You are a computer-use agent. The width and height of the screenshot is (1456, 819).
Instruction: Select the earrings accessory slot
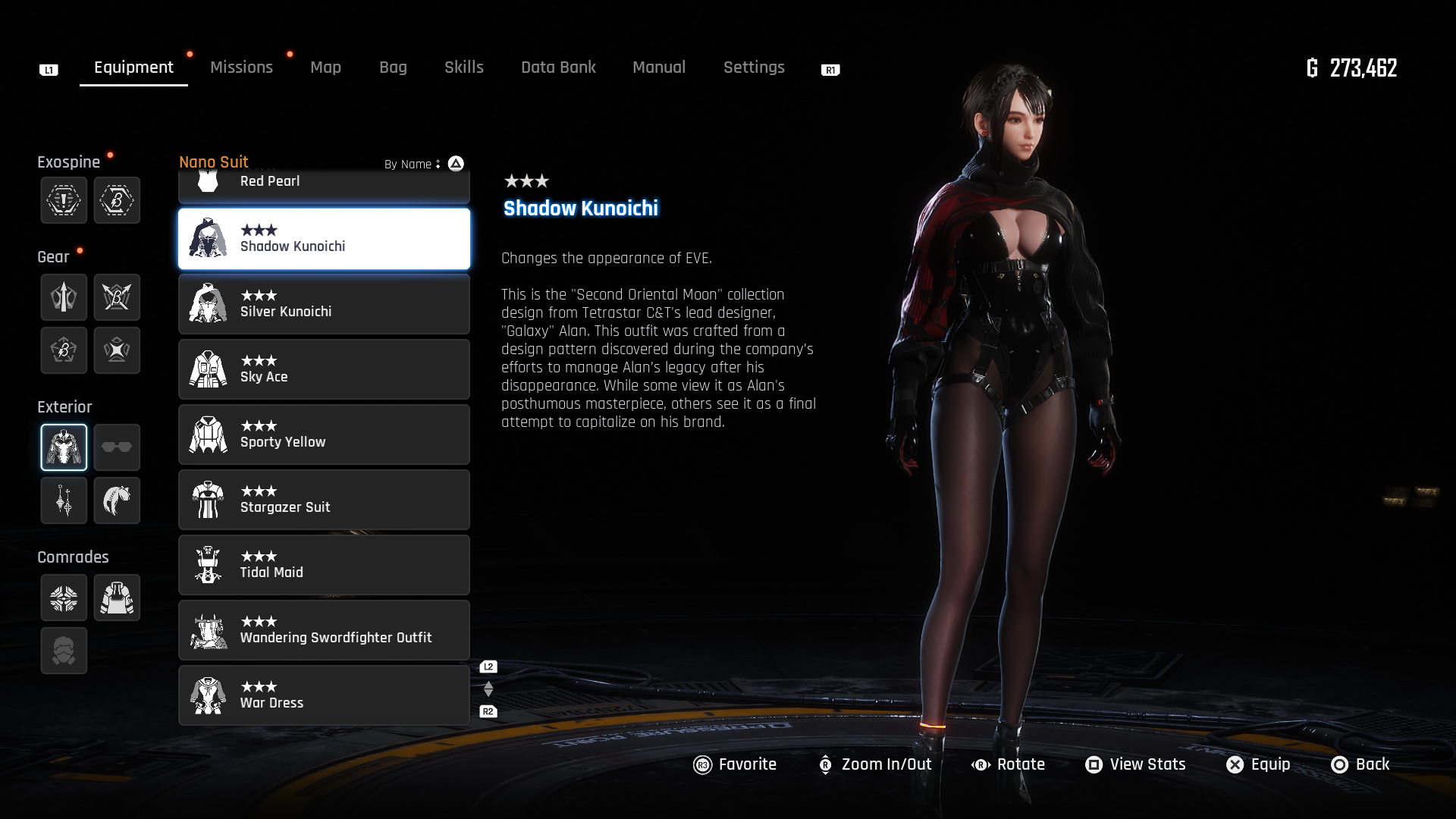coord(64,500)
